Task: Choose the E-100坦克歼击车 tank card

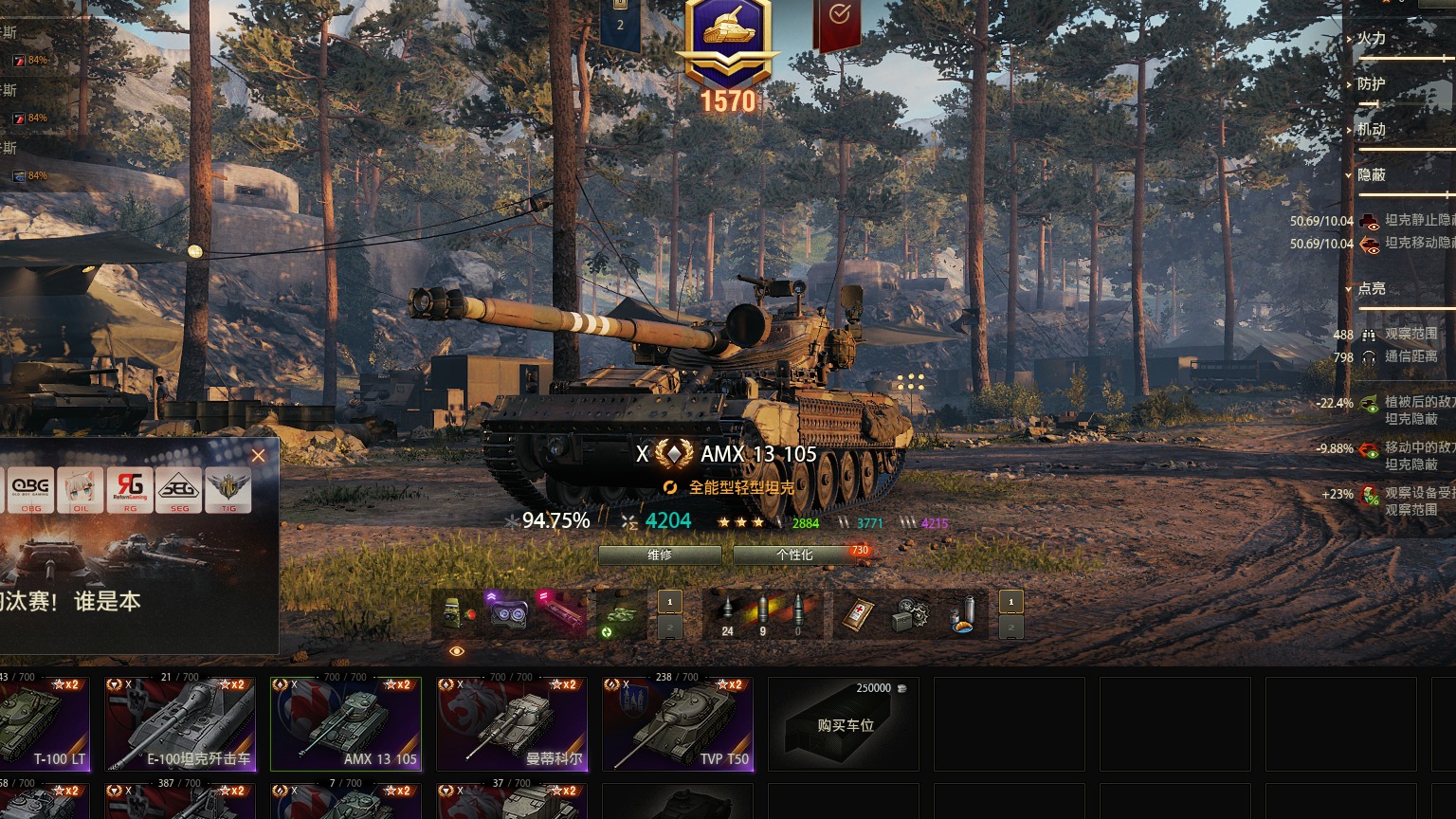Action: [180, 724]
